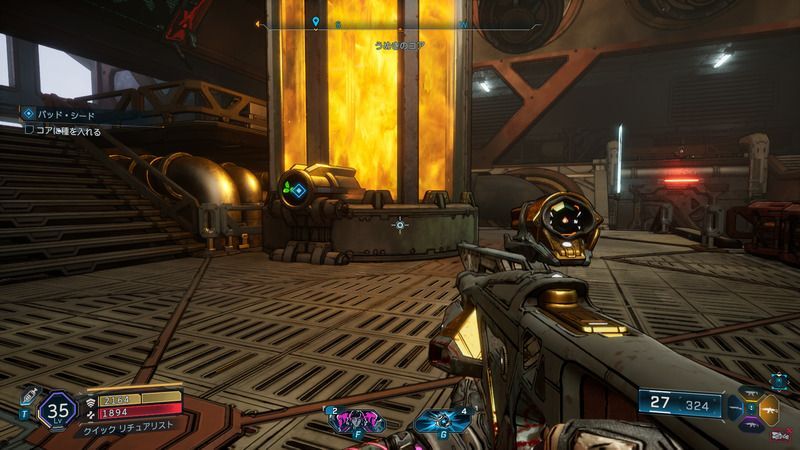Click the blue waypoint marker on the compass
This screenshot has width=800, height=450.
[x=316, y=21]
